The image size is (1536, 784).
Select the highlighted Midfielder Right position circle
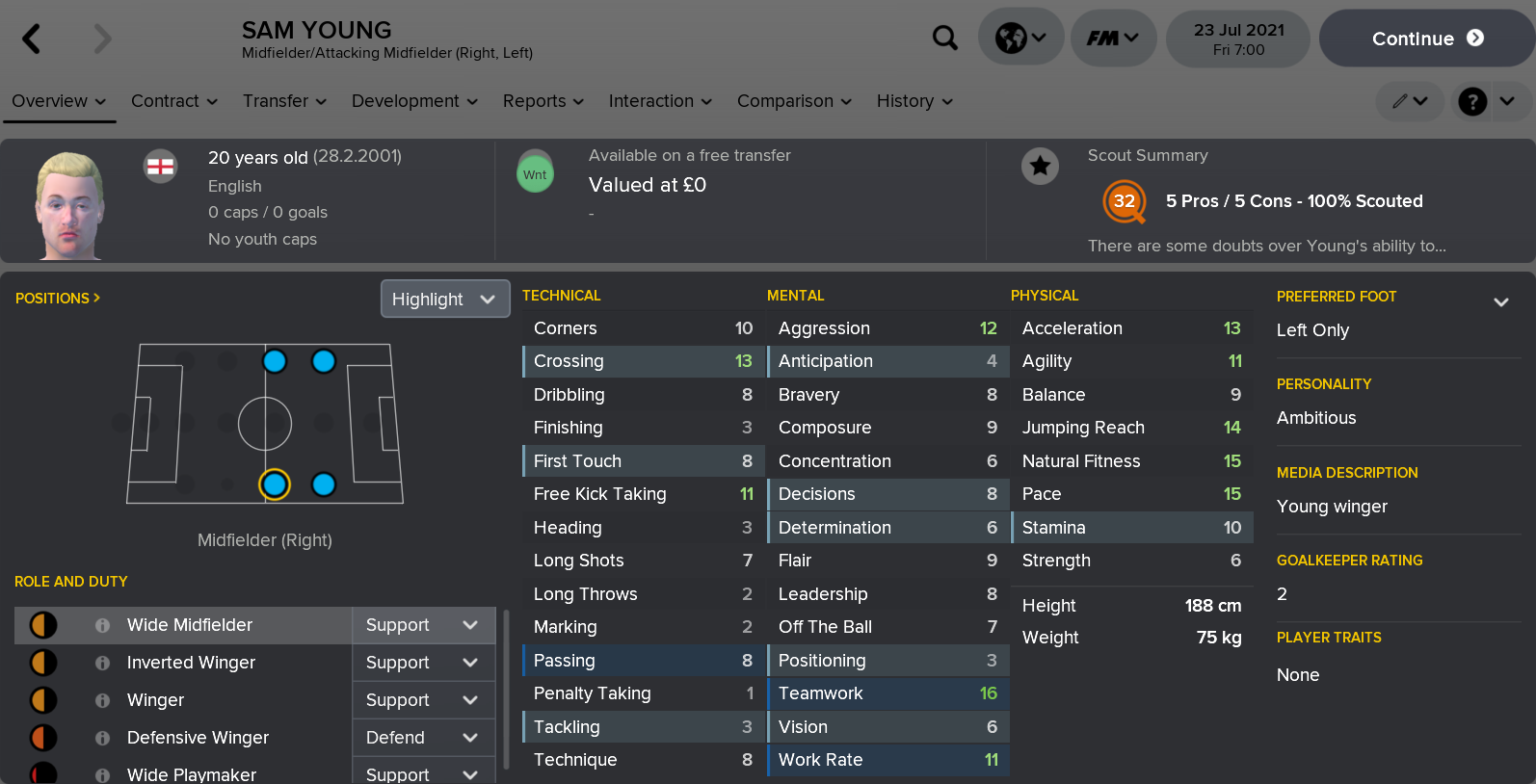(275, 485)
